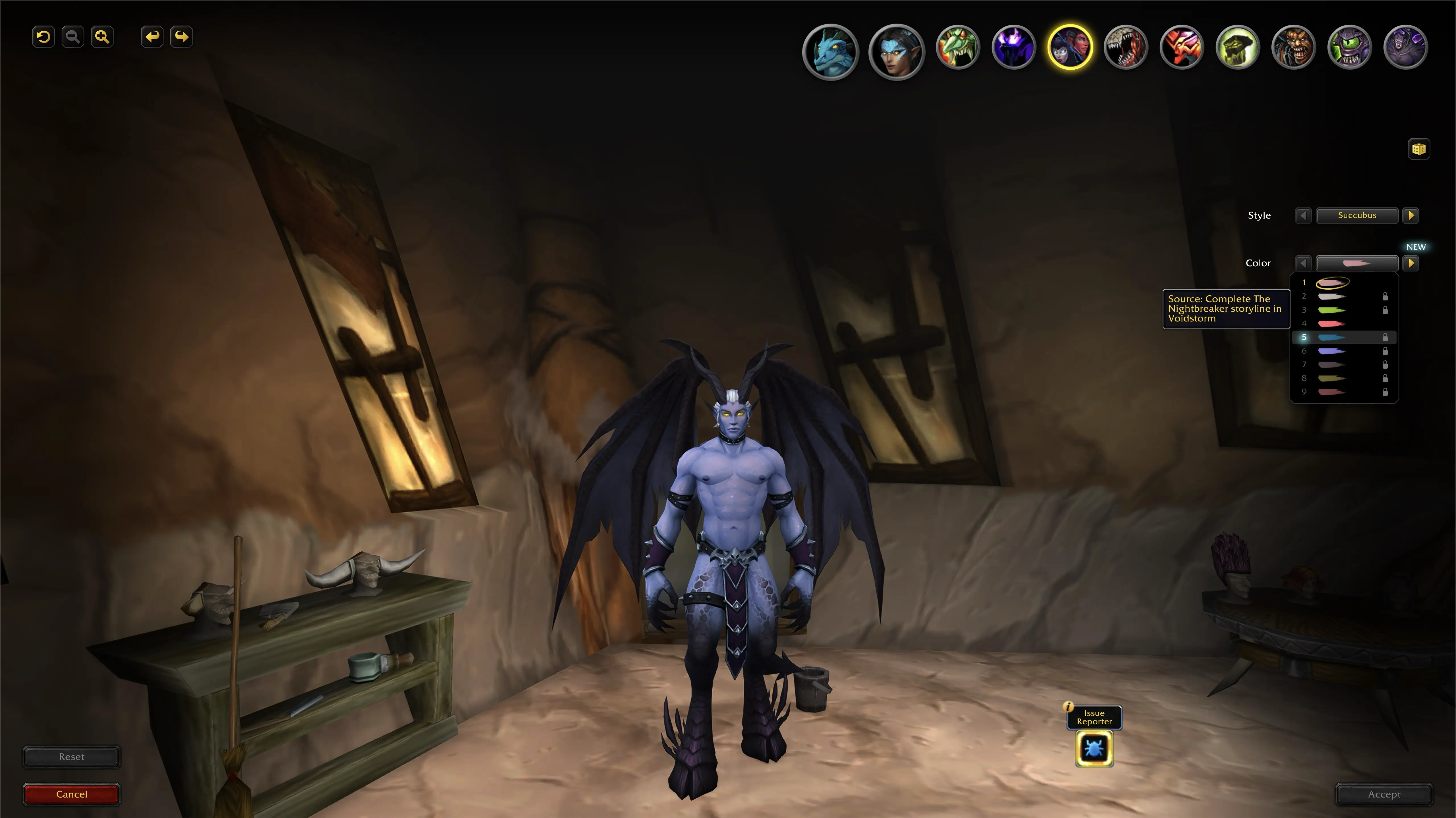Screen dimensions: 1456x818
Task: Advance to the next Color option
Action: 1411,263
